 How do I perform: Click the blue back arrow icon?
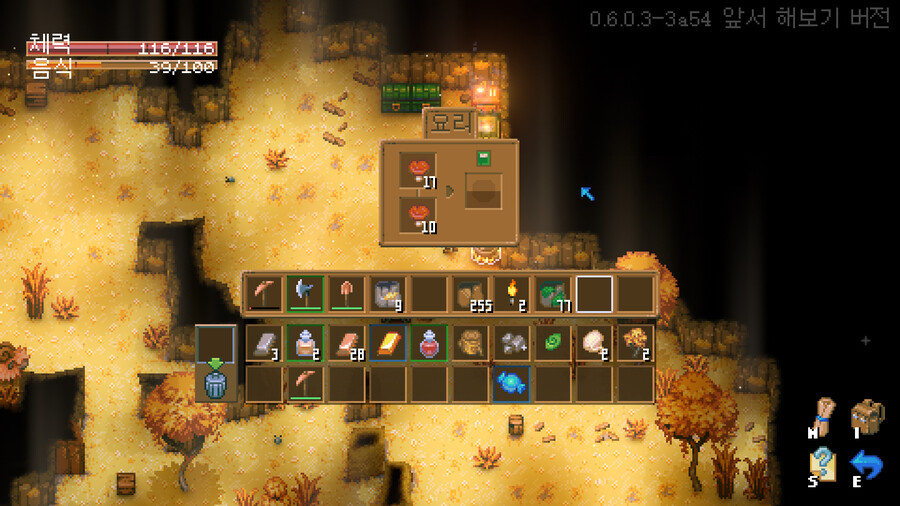point(866,465)
